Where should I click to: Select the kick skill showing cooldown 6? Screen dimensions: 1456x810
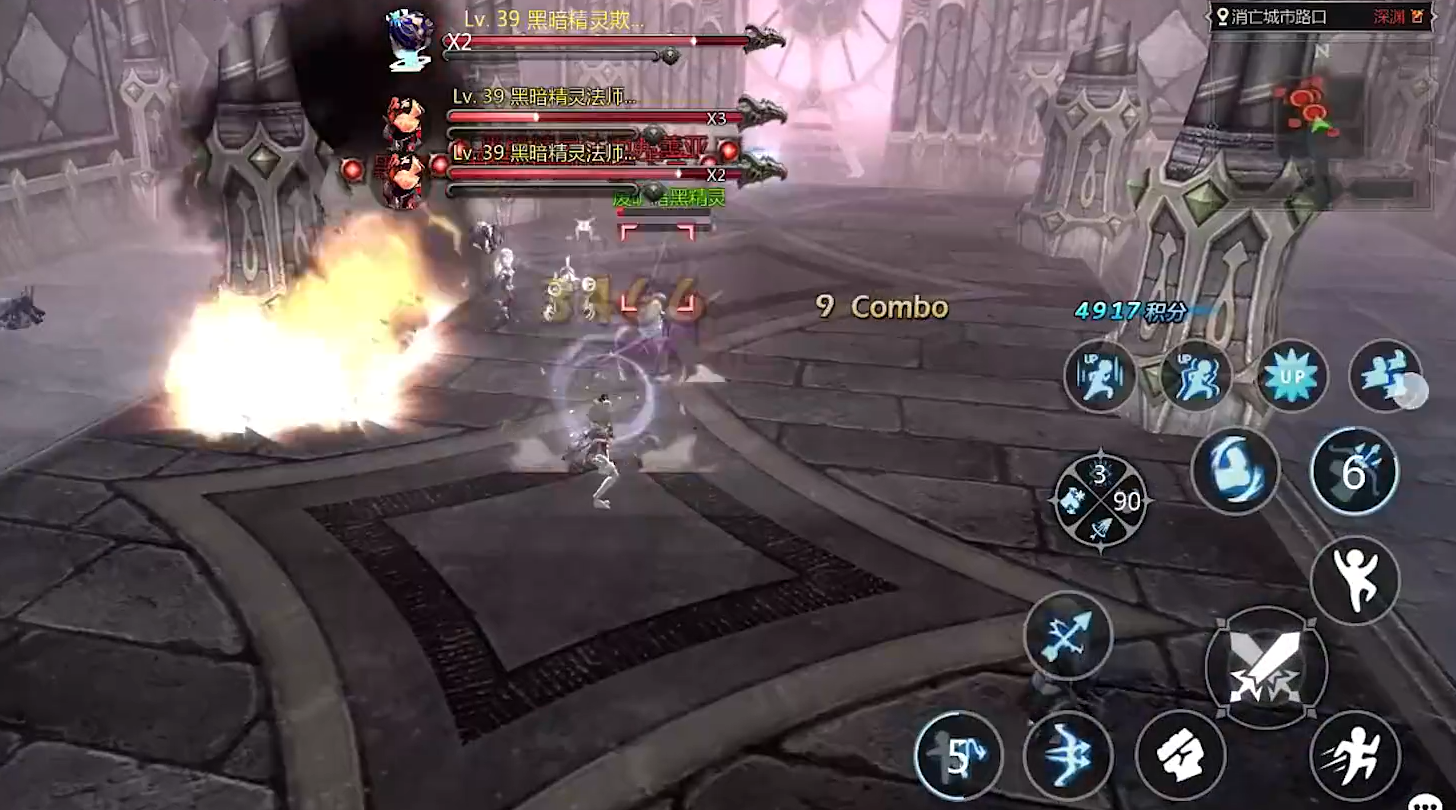coord(1354,470)
